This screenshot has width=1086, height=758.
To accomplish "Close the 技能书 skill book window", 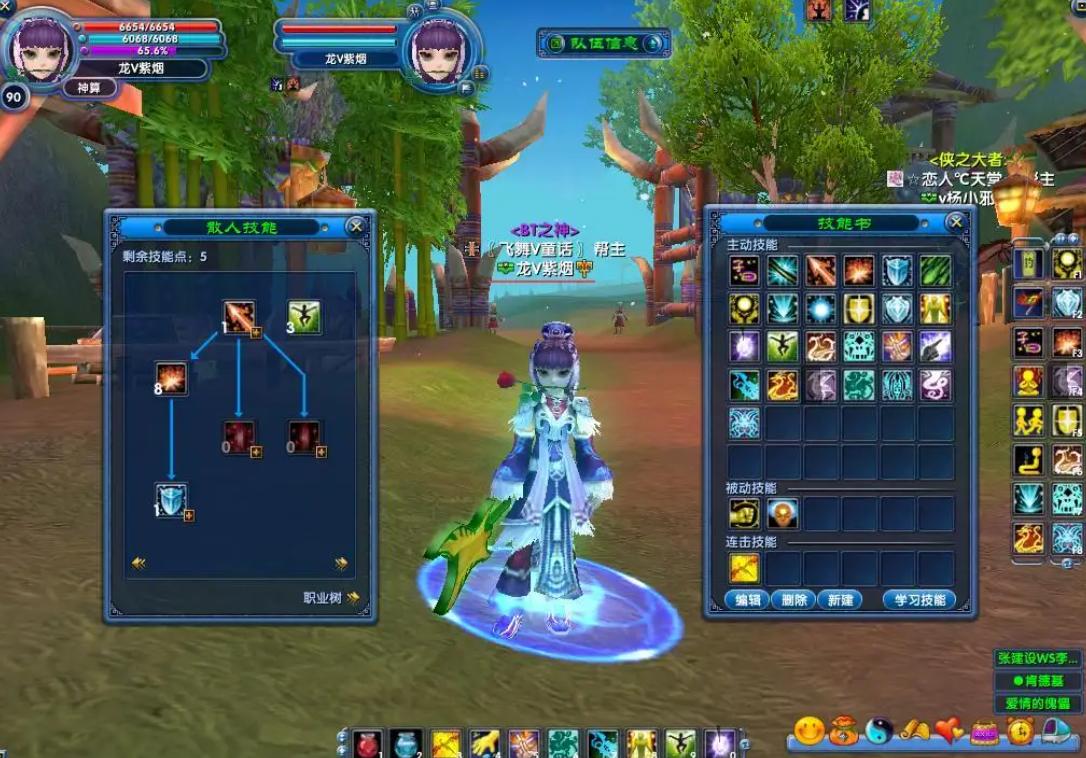I will tap(956, 222).
